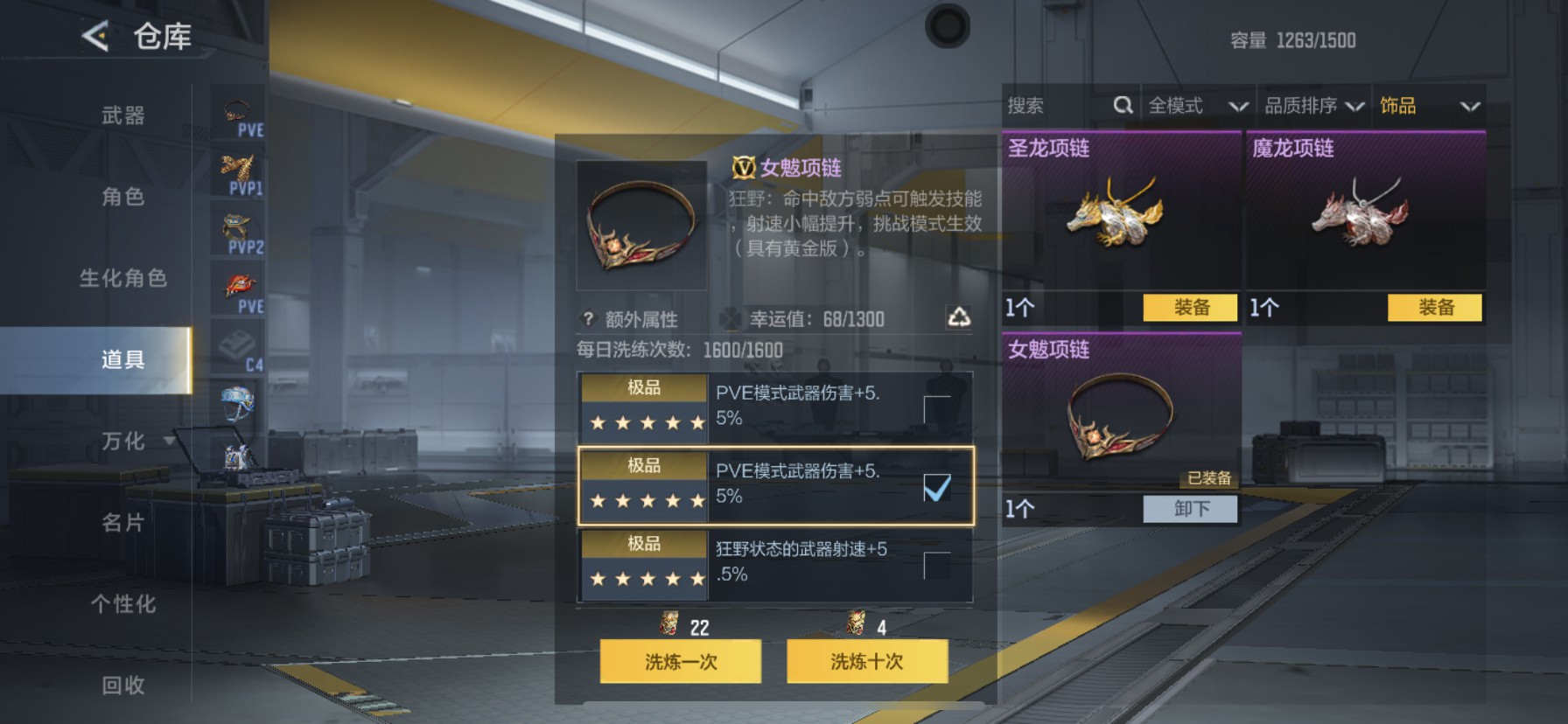Select the PVE necklace category icon
This screenshot has width=1568, height=724.
point(238,109)
